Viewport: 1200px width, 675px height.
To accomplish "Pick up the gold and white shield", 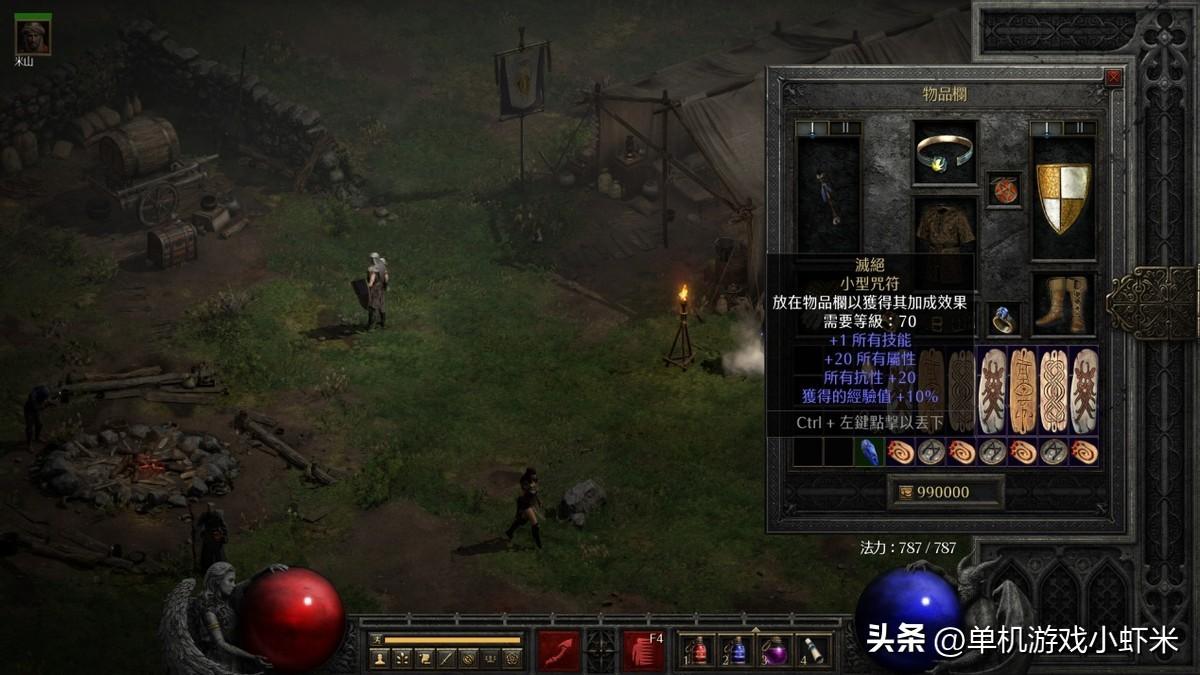I will [1063, 197].
